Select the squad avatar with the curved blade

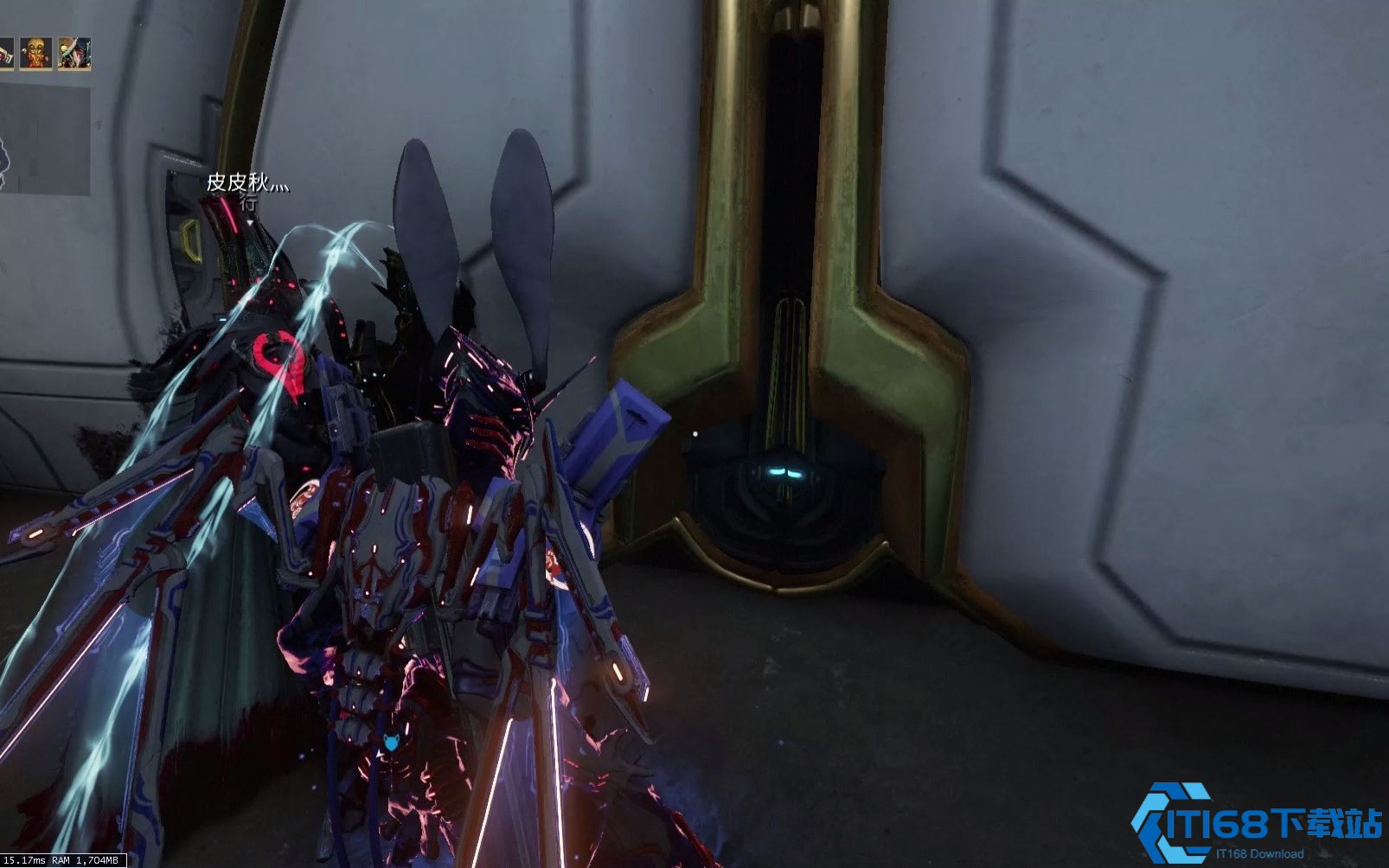tap(74, 54)
